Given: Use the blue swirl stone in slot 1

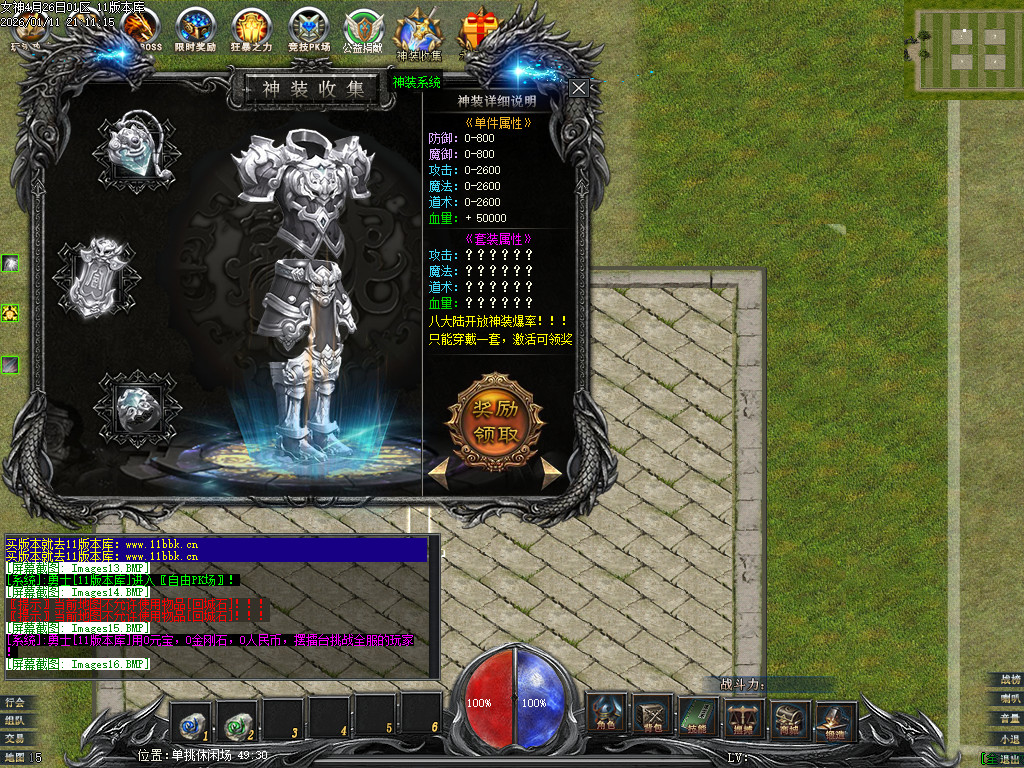Looking at the screenshot, I should (190, 716).
